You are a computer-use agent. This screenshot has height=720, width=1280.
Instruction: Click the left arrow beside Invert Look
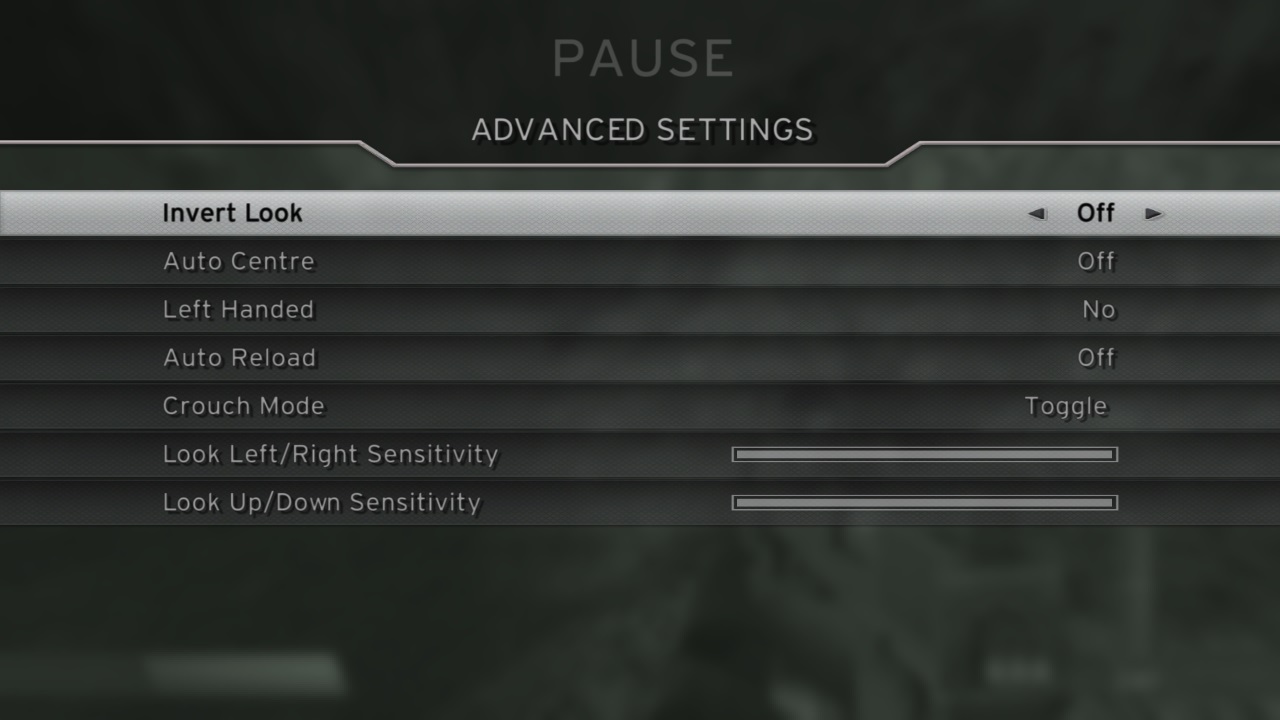[x=1037, y=213]
